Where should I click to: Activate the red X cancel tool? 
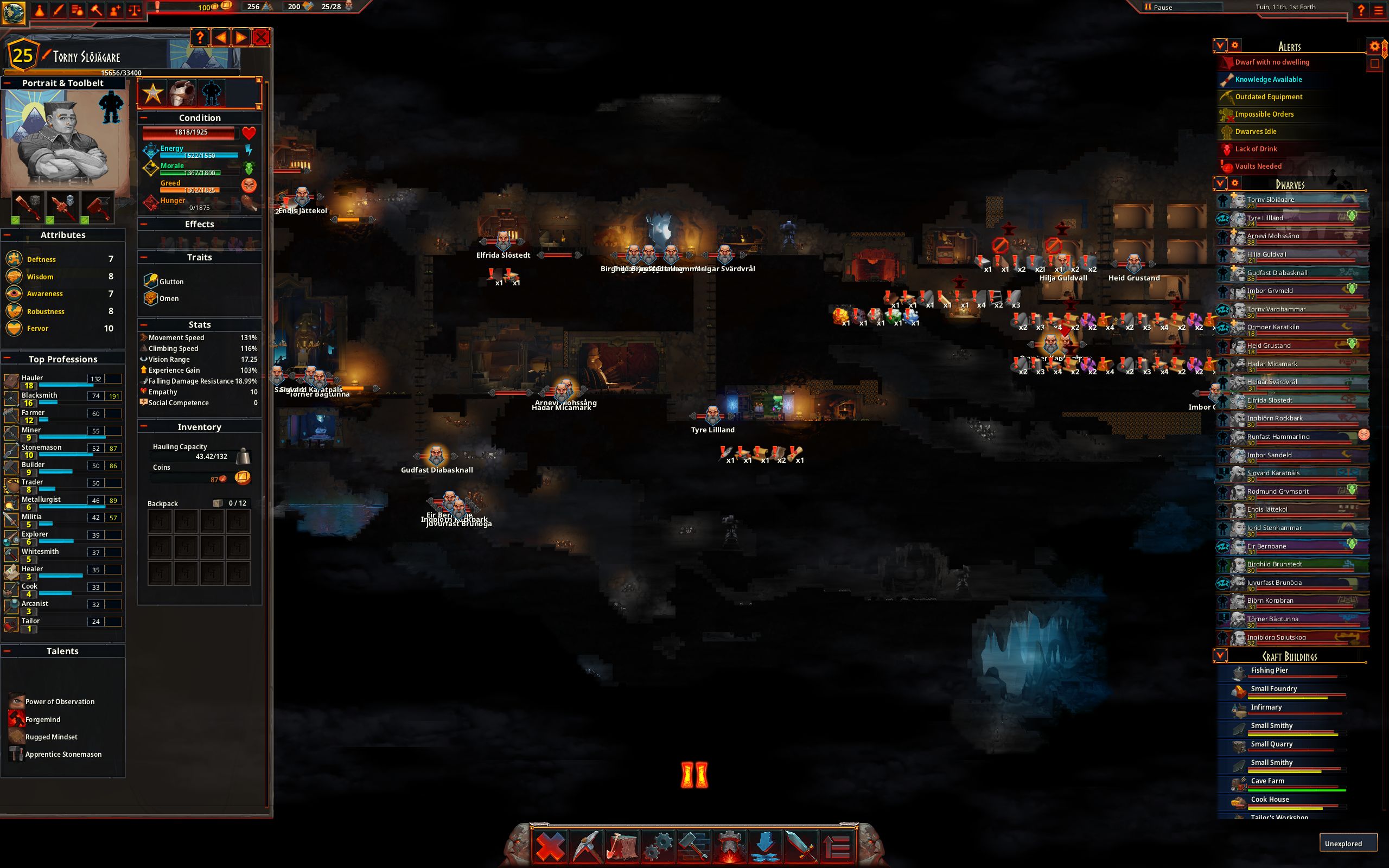[549, 846]
